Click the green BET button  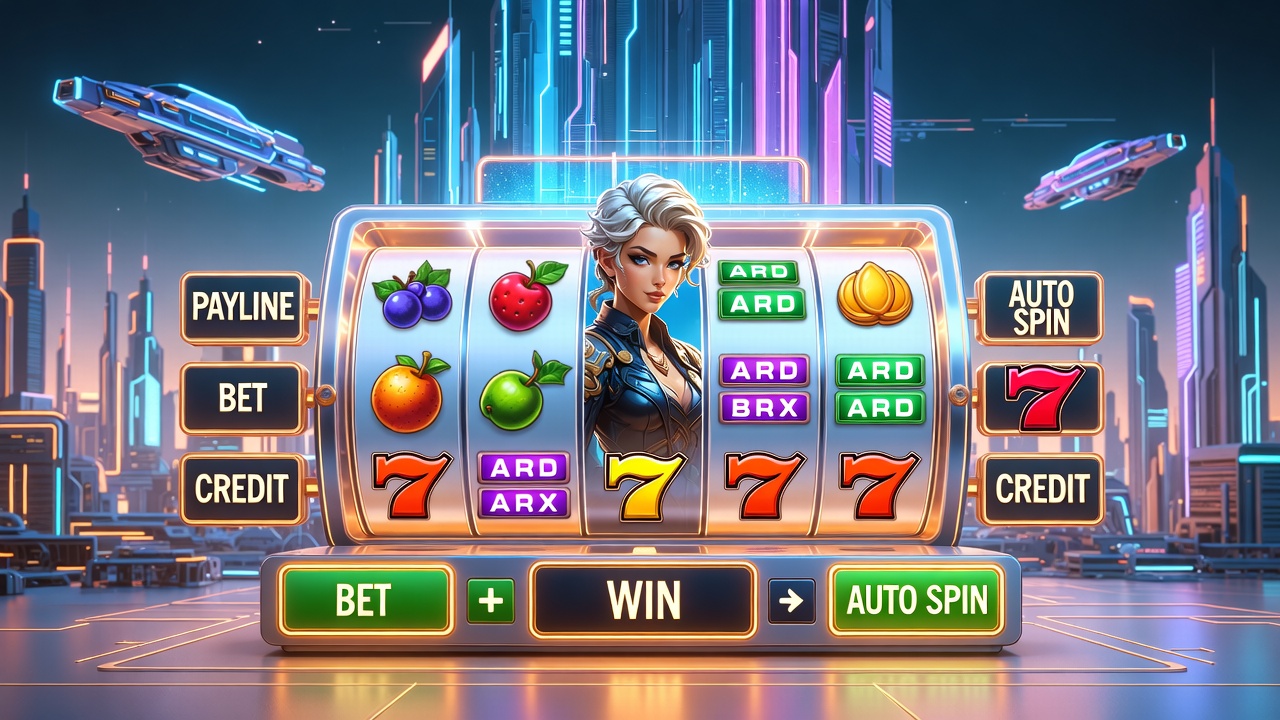365,600
